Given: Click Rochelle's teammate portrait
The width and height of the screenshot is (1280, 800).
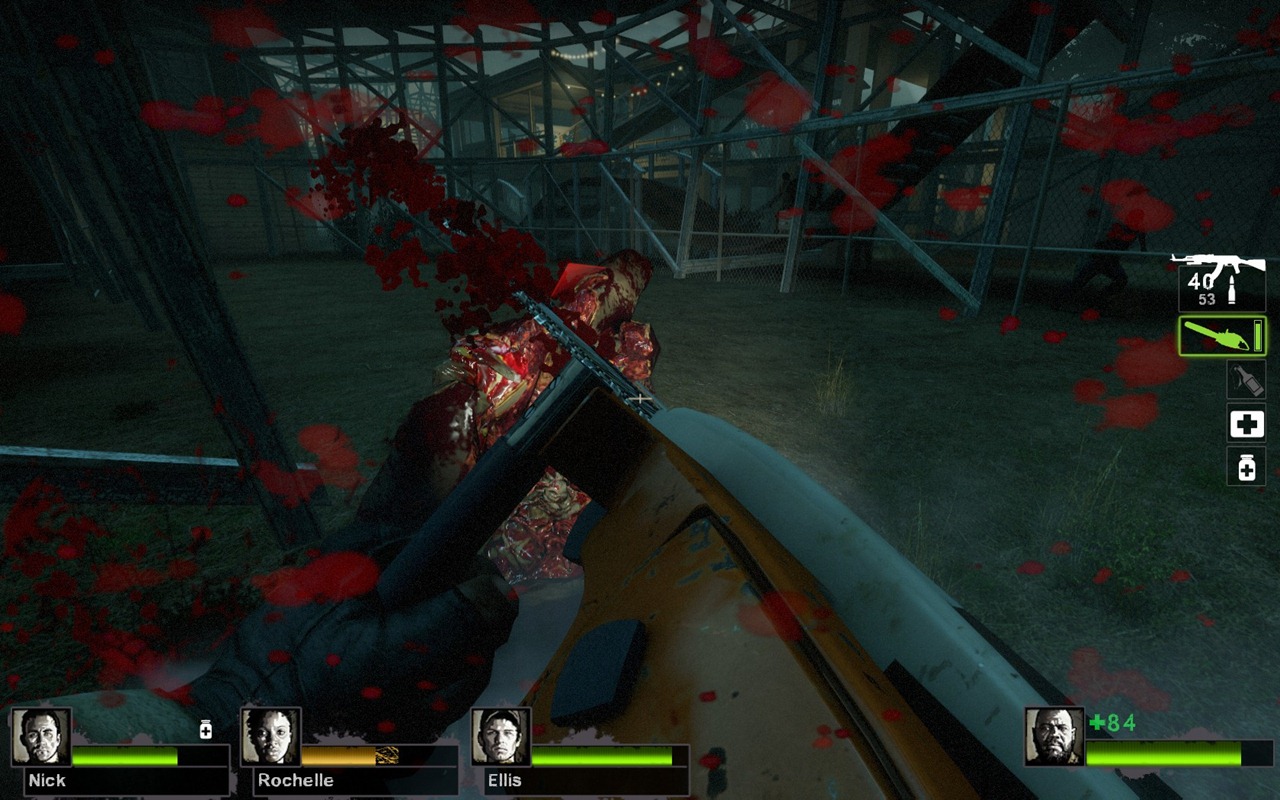Looking at the screenshot, I should (x=271, y=737).
